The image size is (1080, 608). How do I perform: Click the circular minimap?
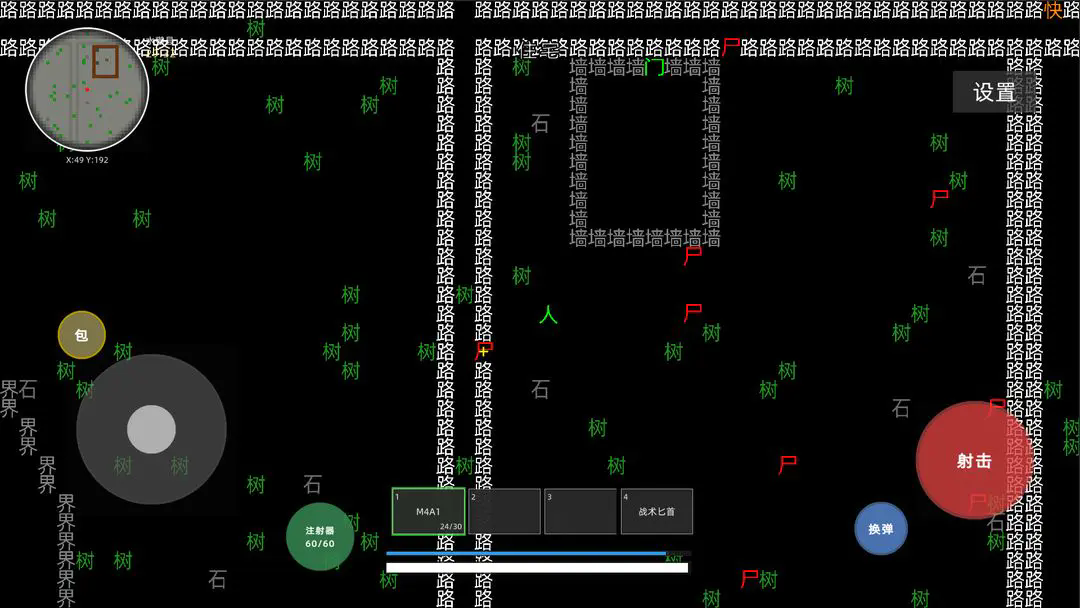click(87, 90)
